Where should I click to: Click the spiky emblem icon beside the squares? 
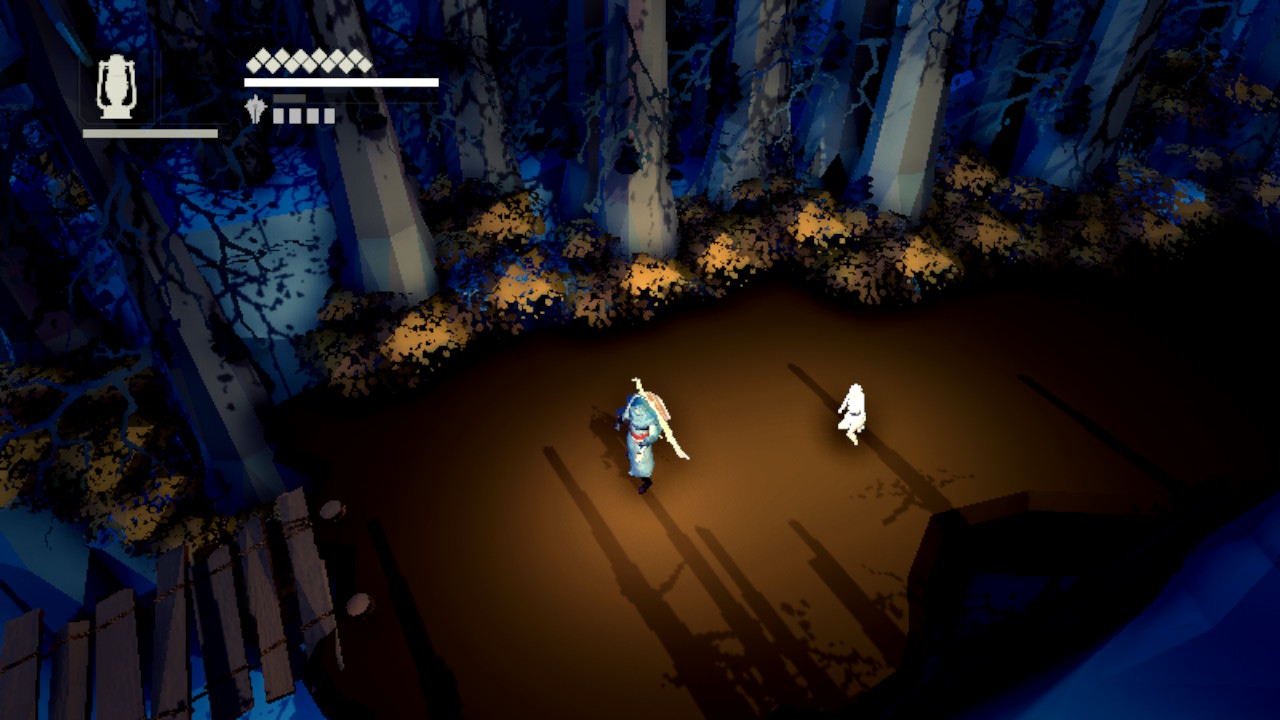pyautogui.click(x=256, y=110)
